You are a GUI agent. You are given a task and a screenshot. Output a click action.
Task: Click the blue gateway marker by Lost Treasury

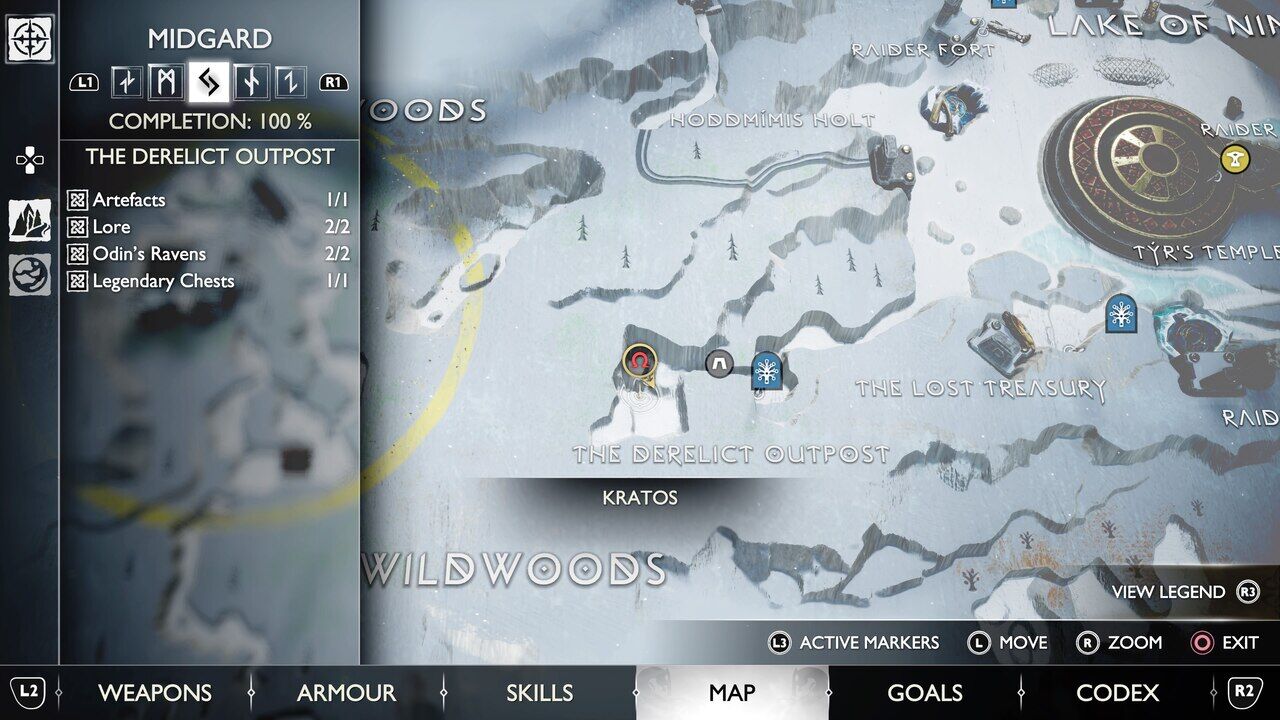point(1121,313)
